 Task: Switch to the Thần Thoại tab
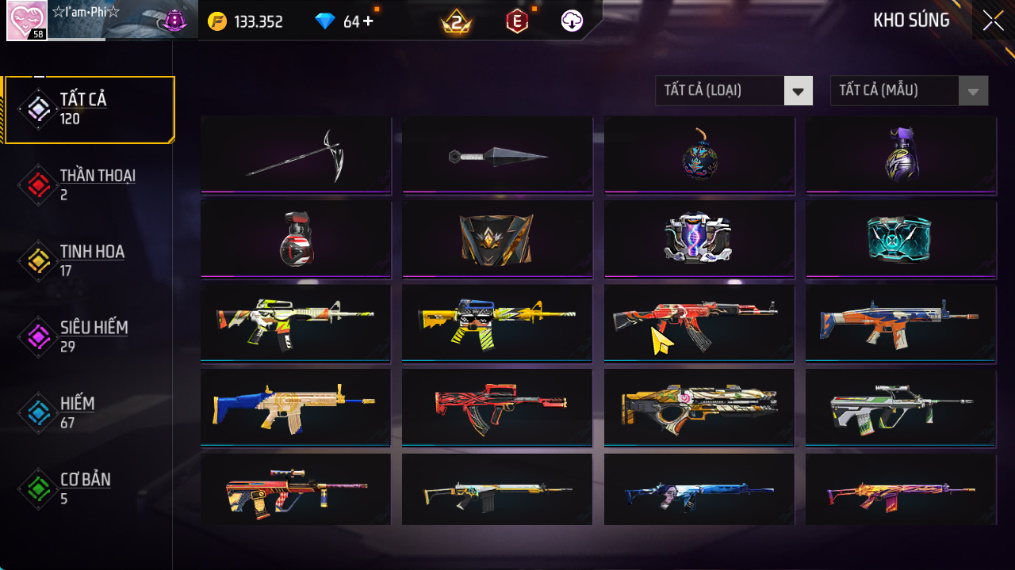89,184
